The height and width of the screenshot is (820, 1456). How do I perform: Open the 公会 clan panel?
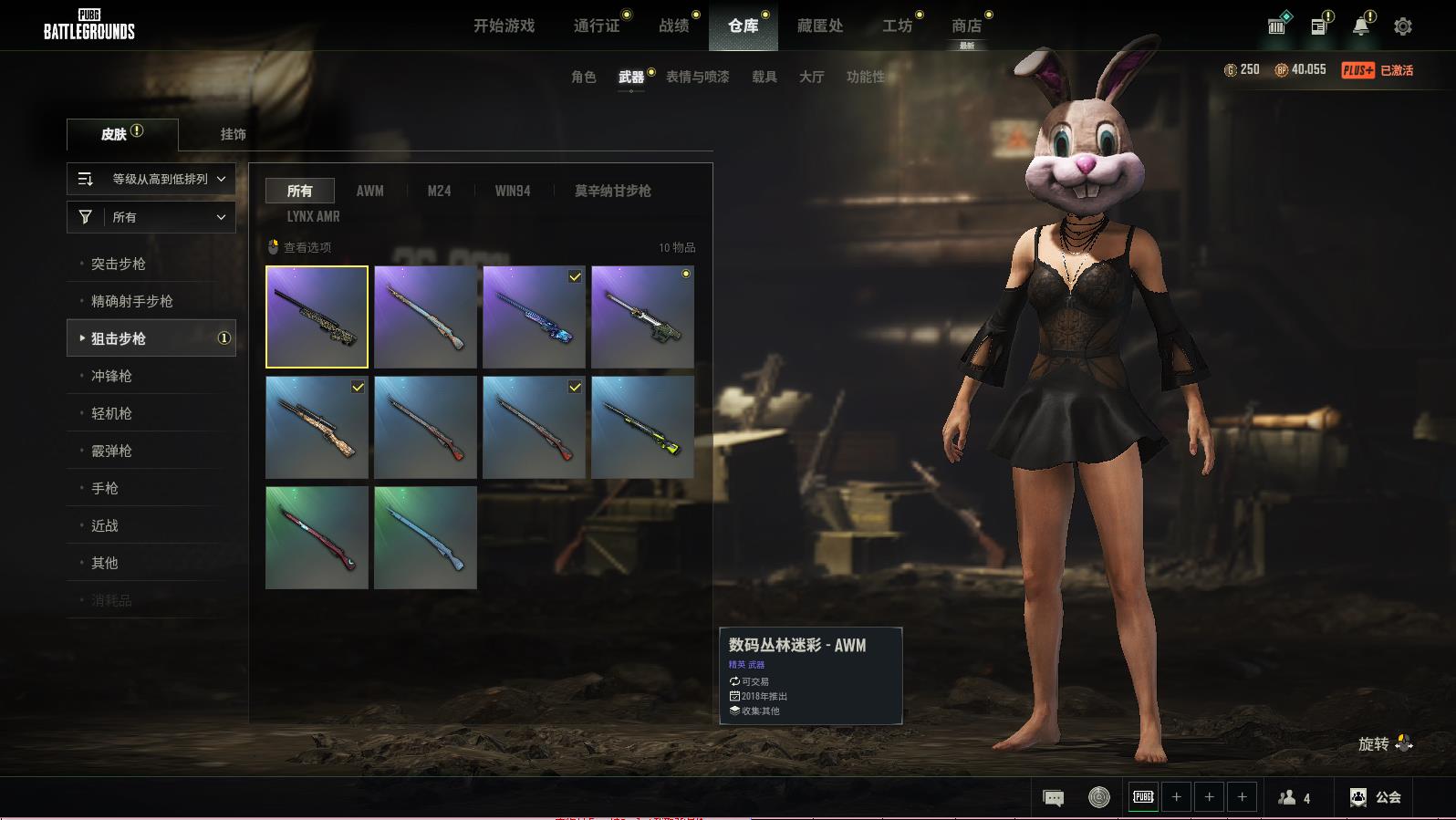point(1376,797)
